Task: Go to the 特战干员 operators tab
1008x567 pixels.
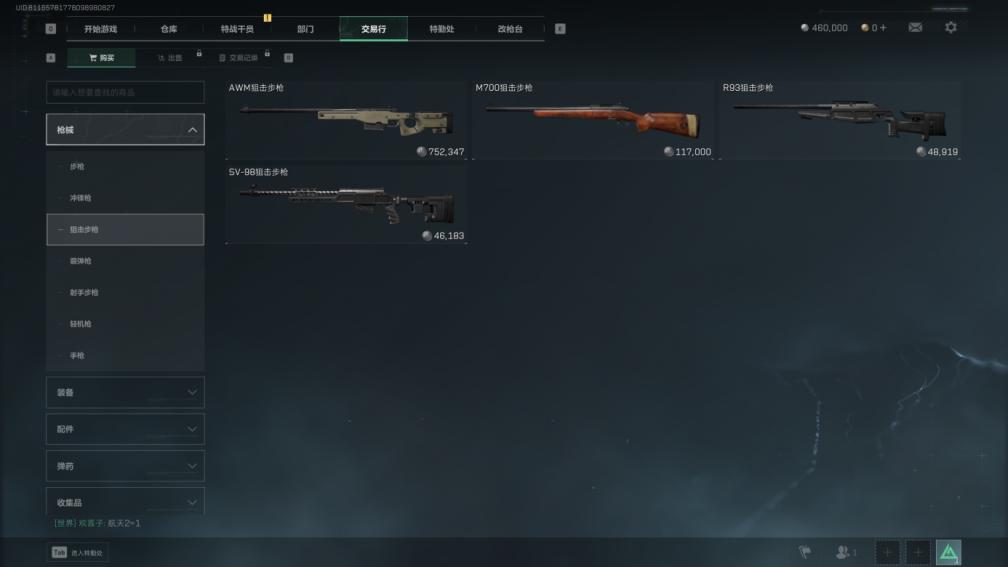Action: click(237, 29)
